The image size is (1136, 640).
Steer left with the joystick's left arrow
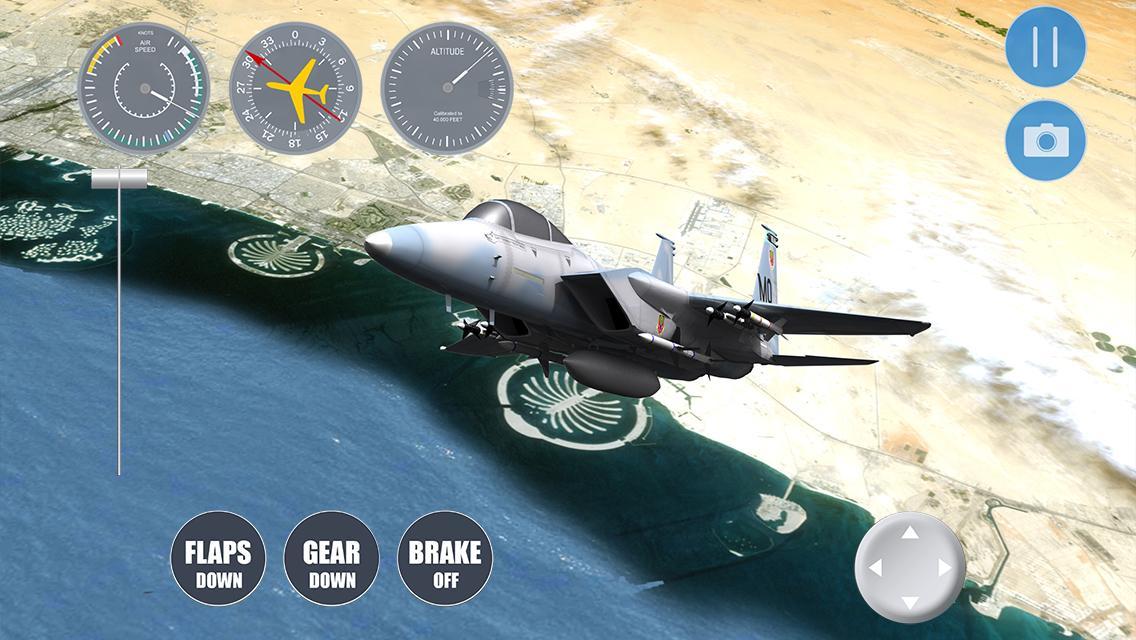875,568
